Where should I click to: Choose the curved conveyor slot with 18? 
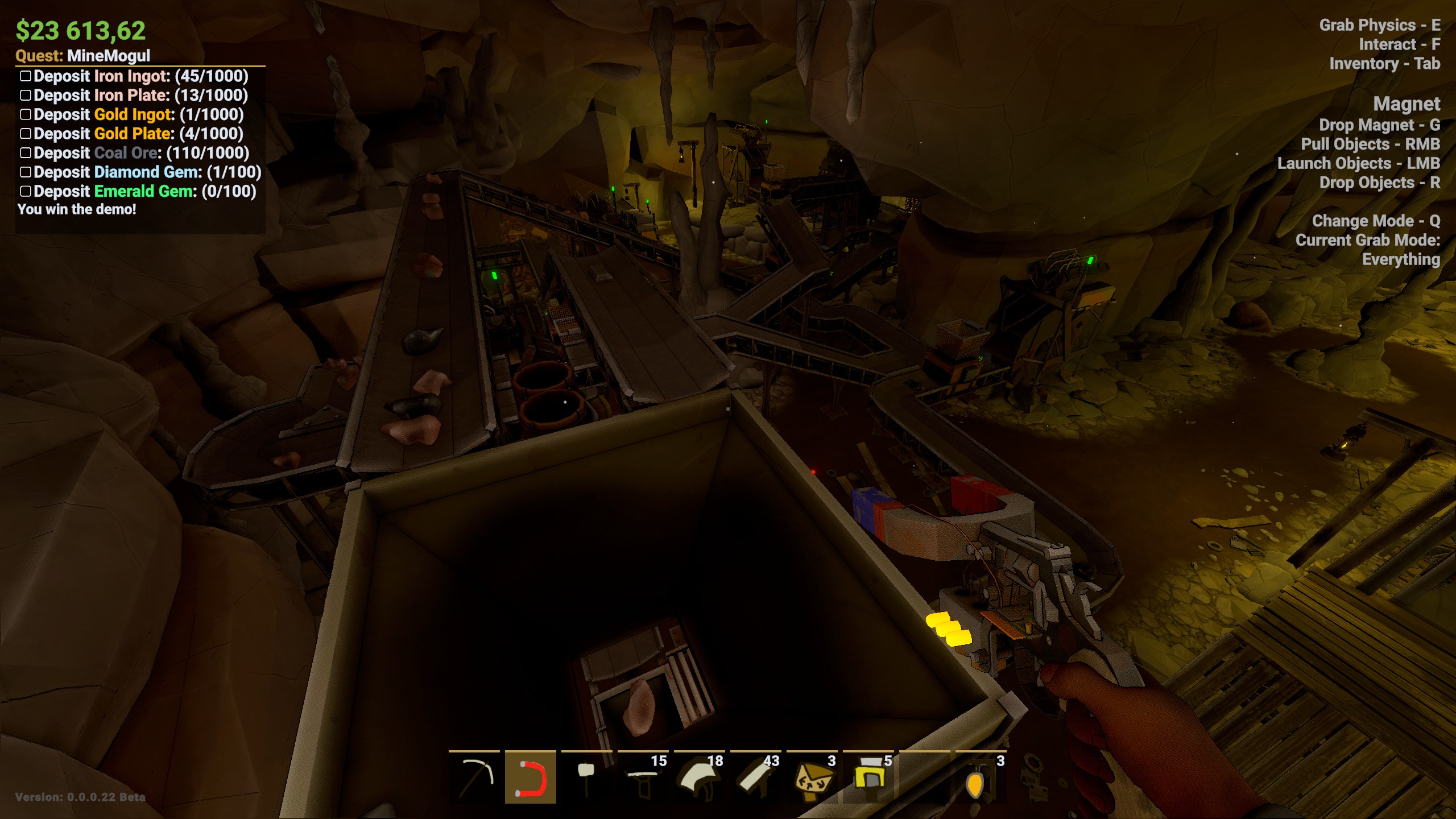click(x=699, y=777)
